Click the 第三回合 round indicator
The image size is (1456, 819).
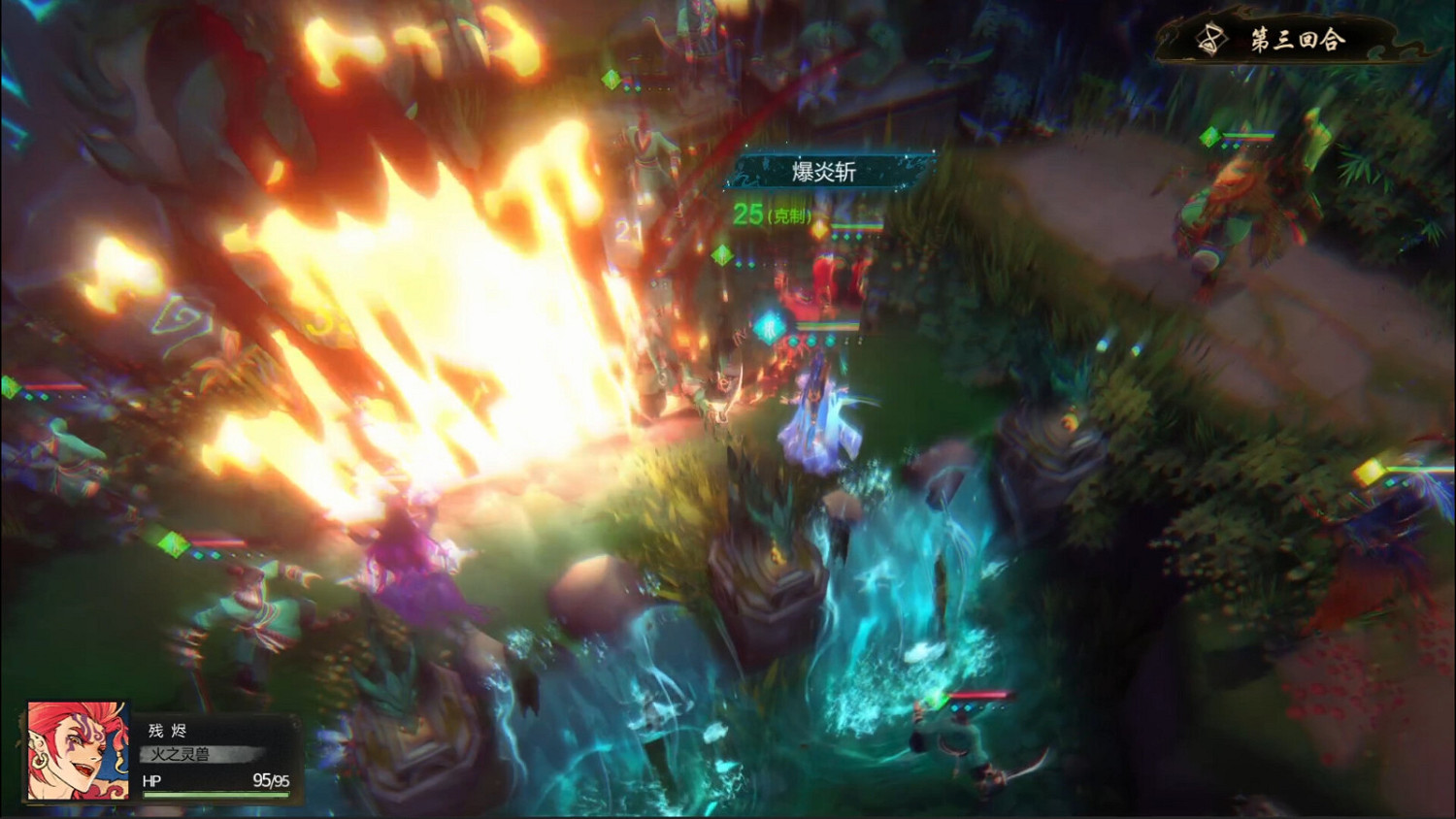point(1301,39)
